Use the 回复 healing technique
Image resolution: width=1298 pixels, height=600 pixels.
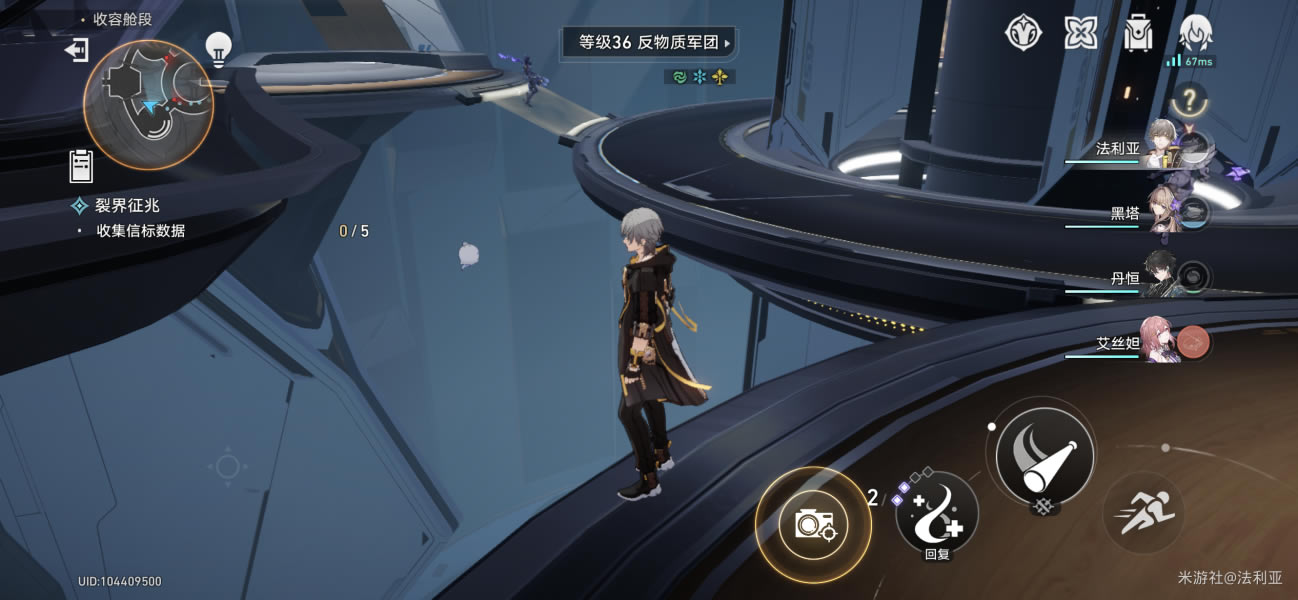pyautogui.click(x=936, y=512)
